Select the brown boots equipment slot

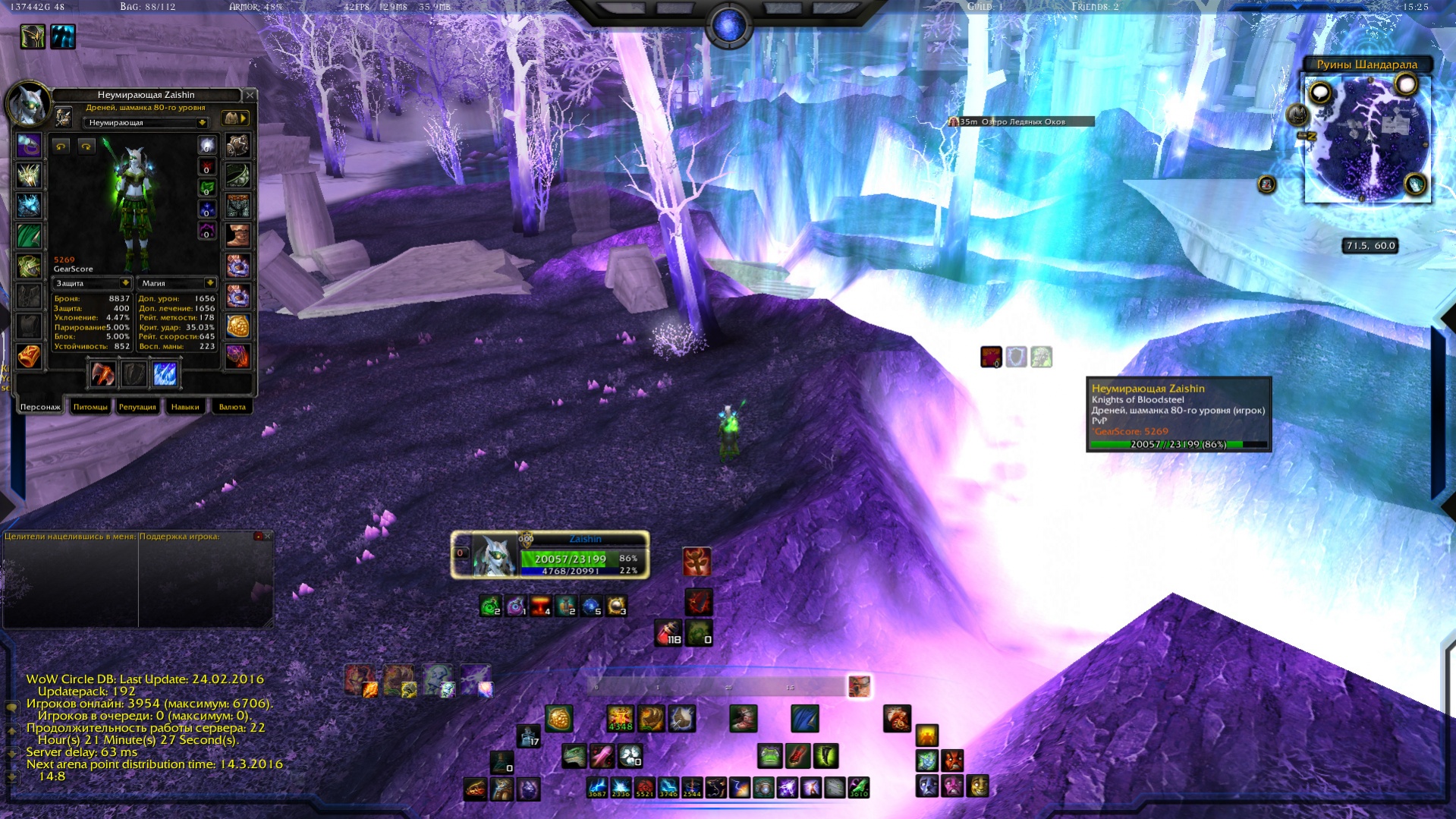tap(237, 235)
